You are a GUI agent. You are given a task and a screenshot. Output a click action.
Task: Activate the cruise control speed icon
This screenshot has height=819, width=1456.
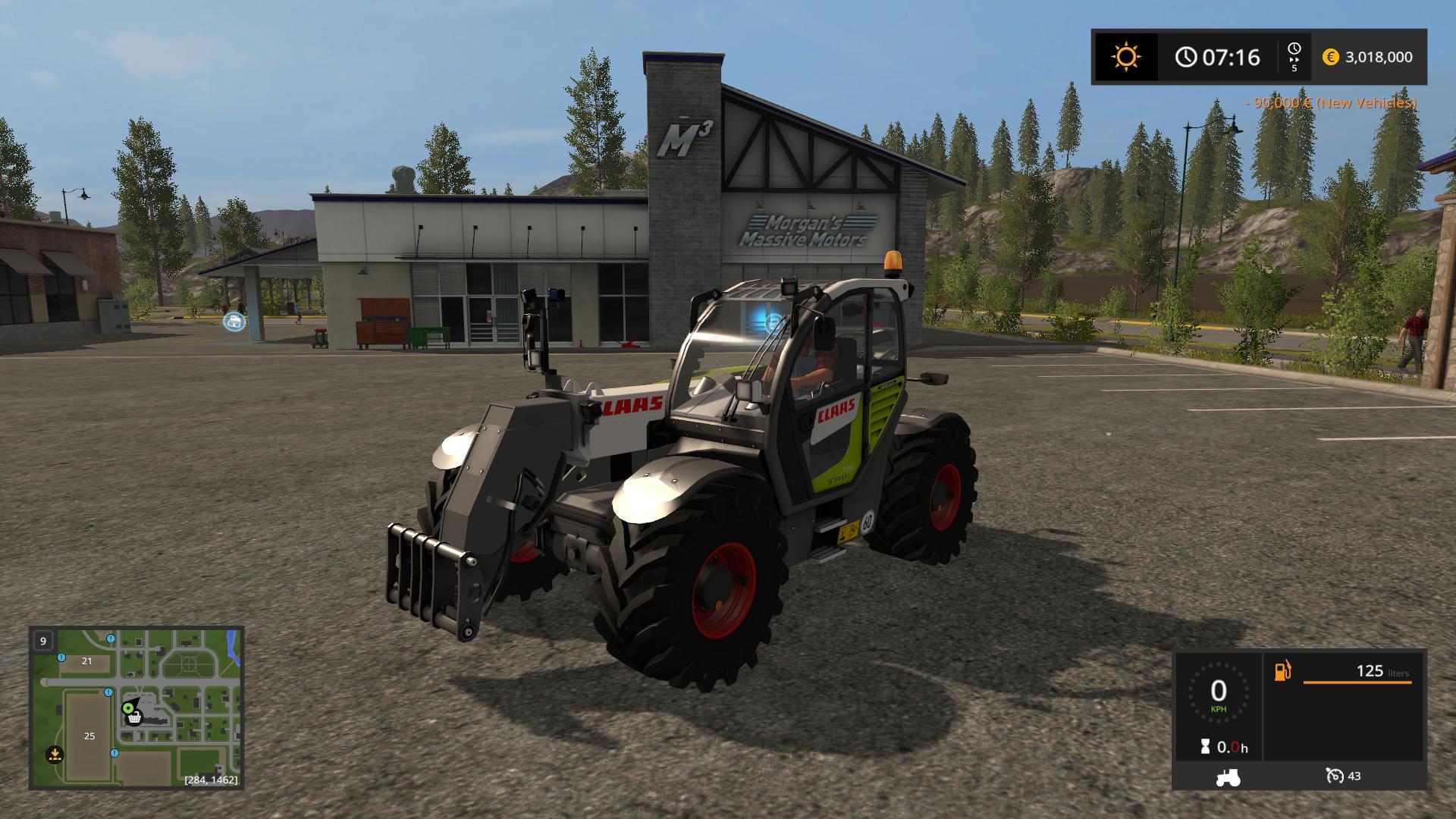point(1335,776)
